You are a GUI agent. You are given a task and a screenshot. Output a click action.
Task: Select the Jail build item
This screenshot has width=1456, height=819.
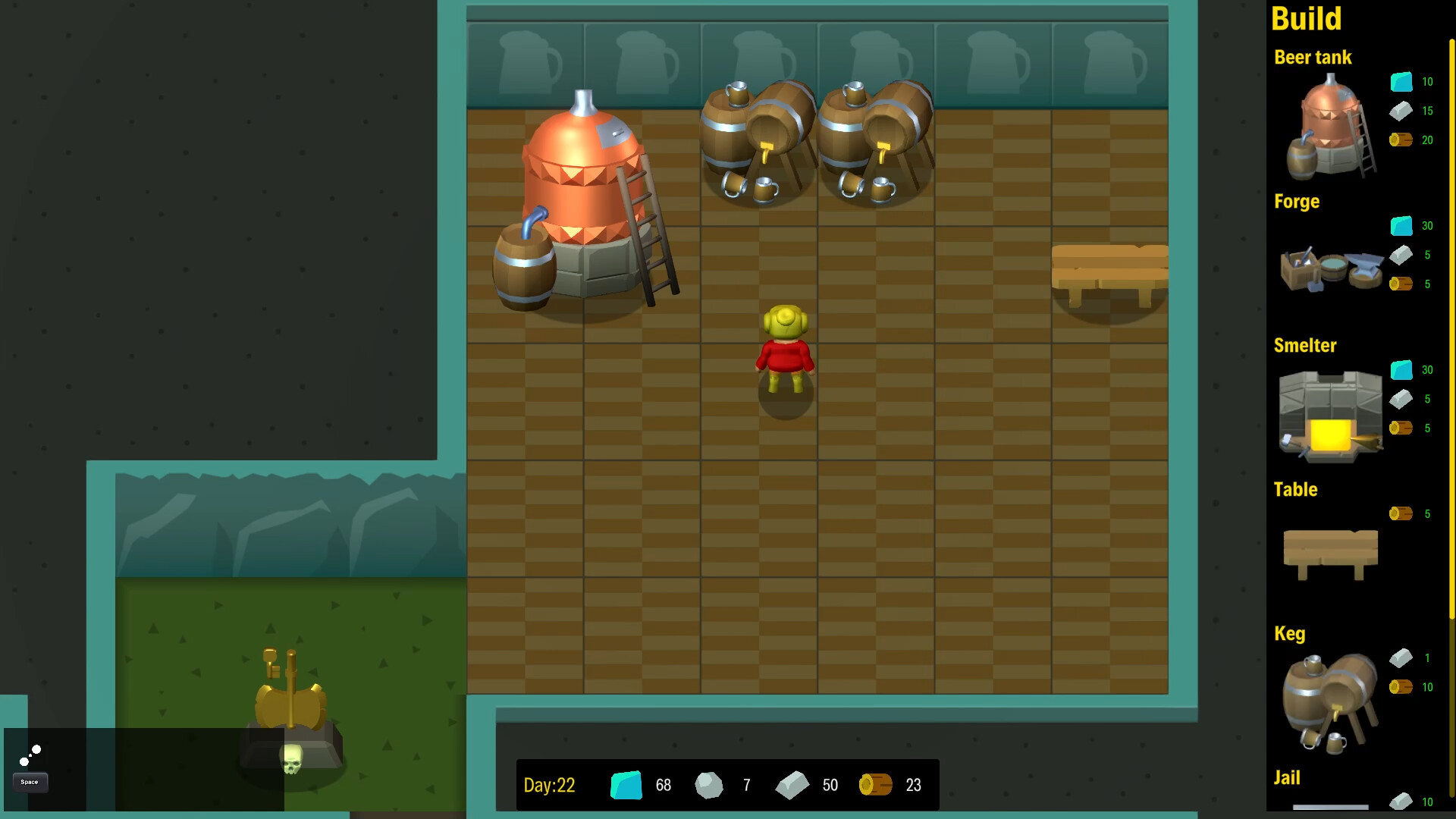click(1287, 777)
